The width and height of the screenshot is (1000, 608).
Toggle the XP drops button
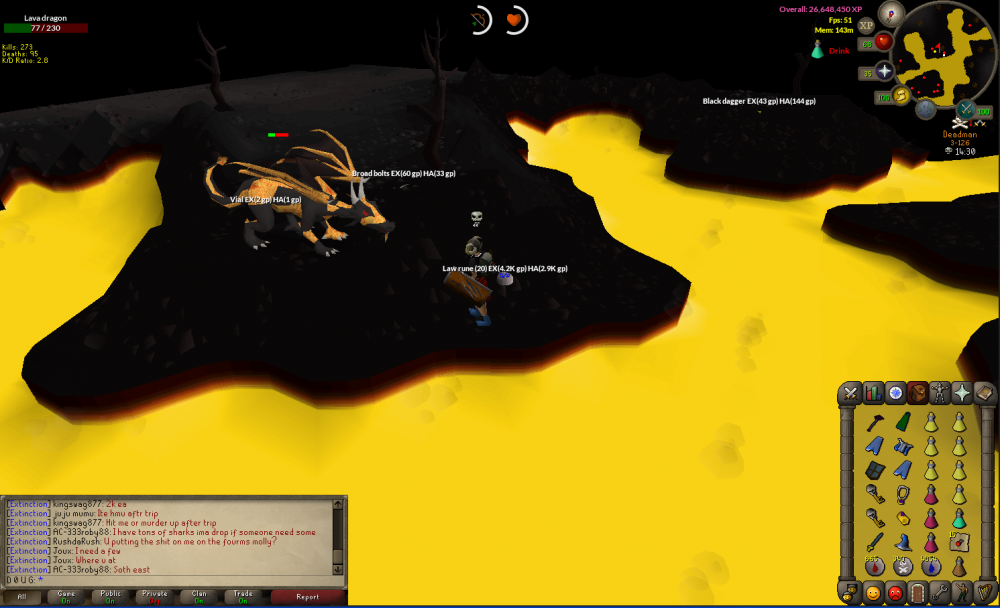[x=866, y=25]
